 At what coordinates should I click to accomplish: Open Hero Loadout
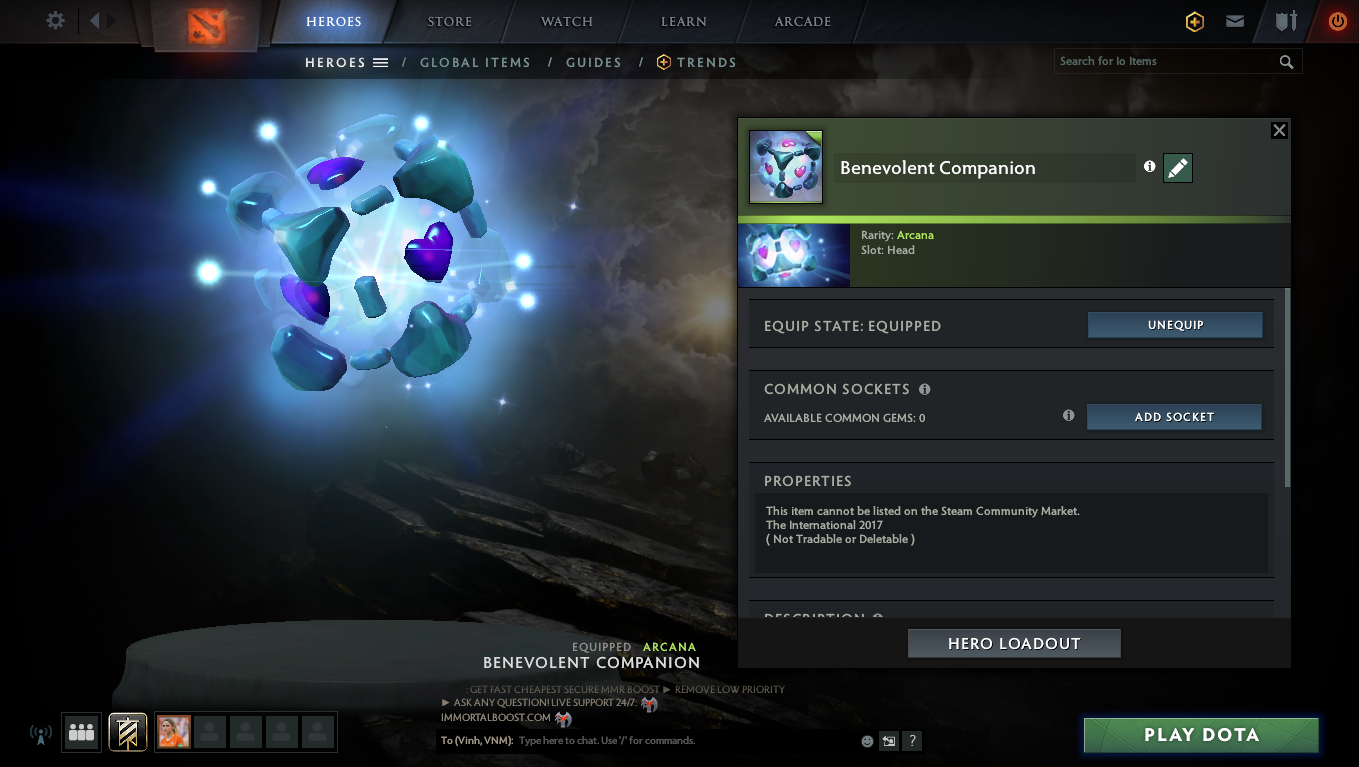(1013, 643)
